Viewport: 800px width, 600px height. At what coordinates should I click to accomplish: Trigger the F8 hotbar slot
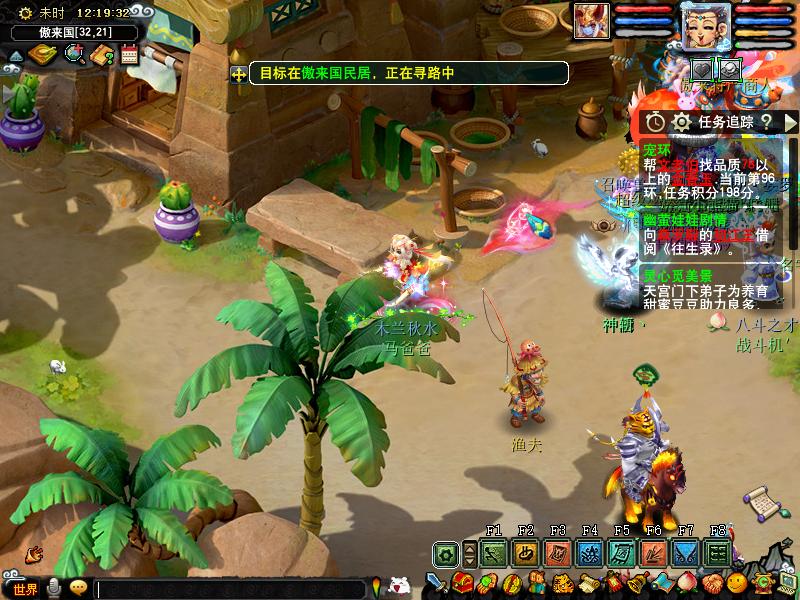717,553
